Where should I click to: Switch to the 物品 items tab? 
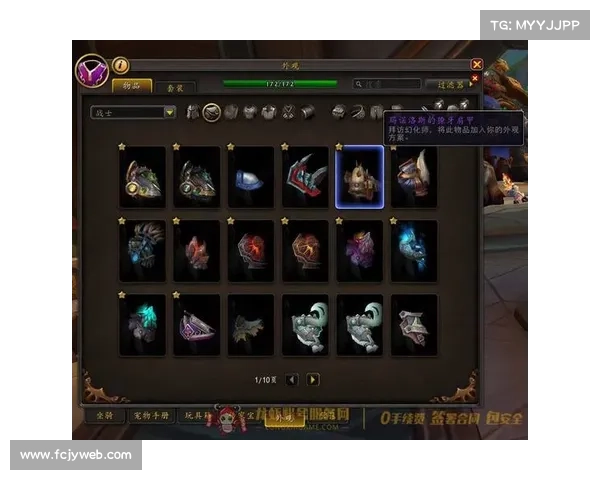[x=132, y=87]
